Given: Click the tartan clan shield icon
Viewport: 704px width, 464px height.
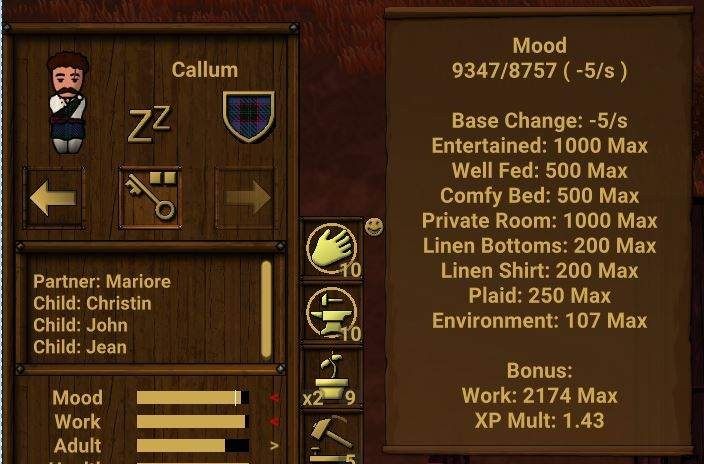Looking at the screenshot, I should pos(248,117).
